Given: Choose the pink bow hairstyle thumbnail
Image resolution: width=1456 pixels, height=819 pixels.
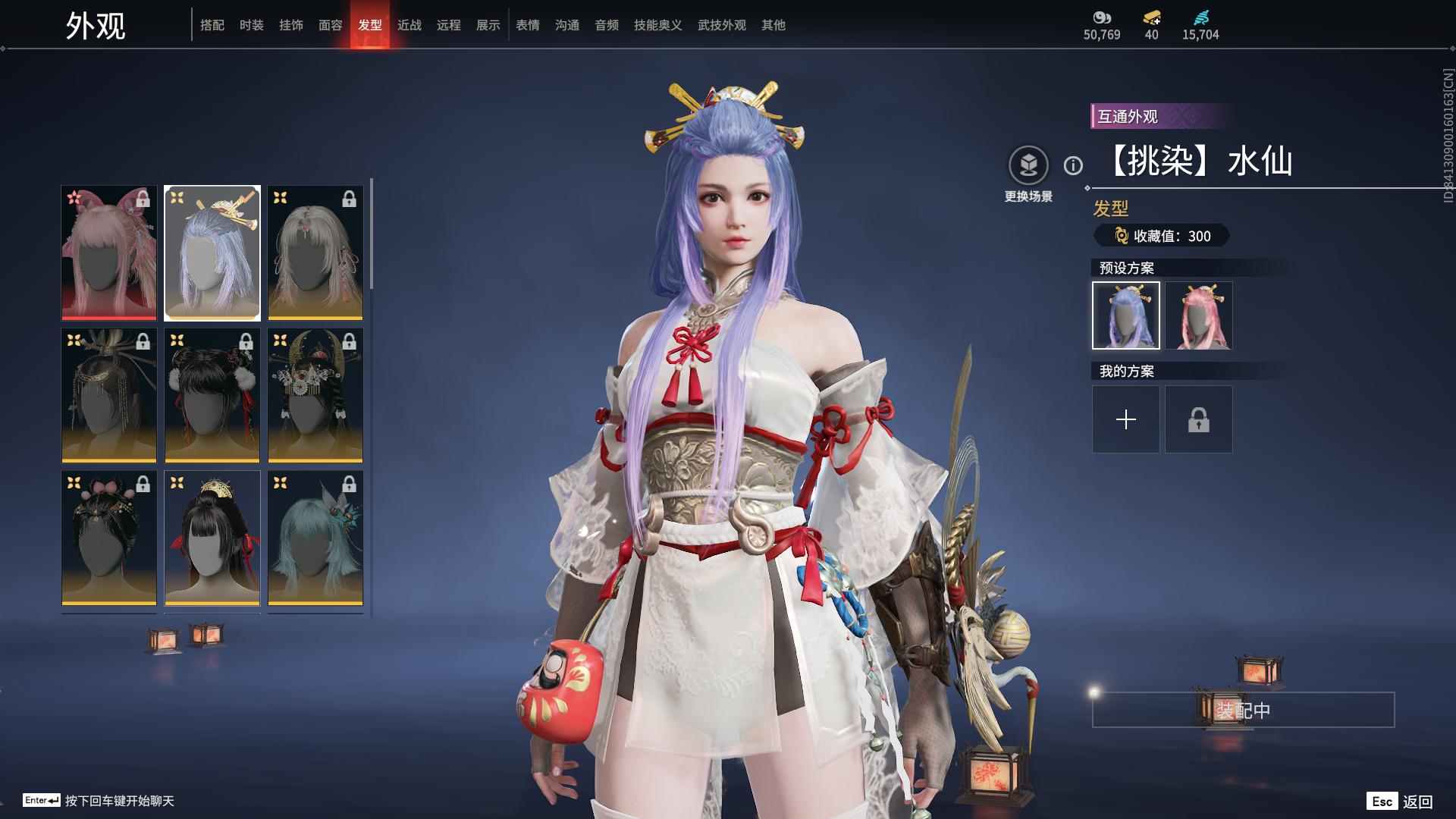Looking at the screenshot, I should [109, 253].
